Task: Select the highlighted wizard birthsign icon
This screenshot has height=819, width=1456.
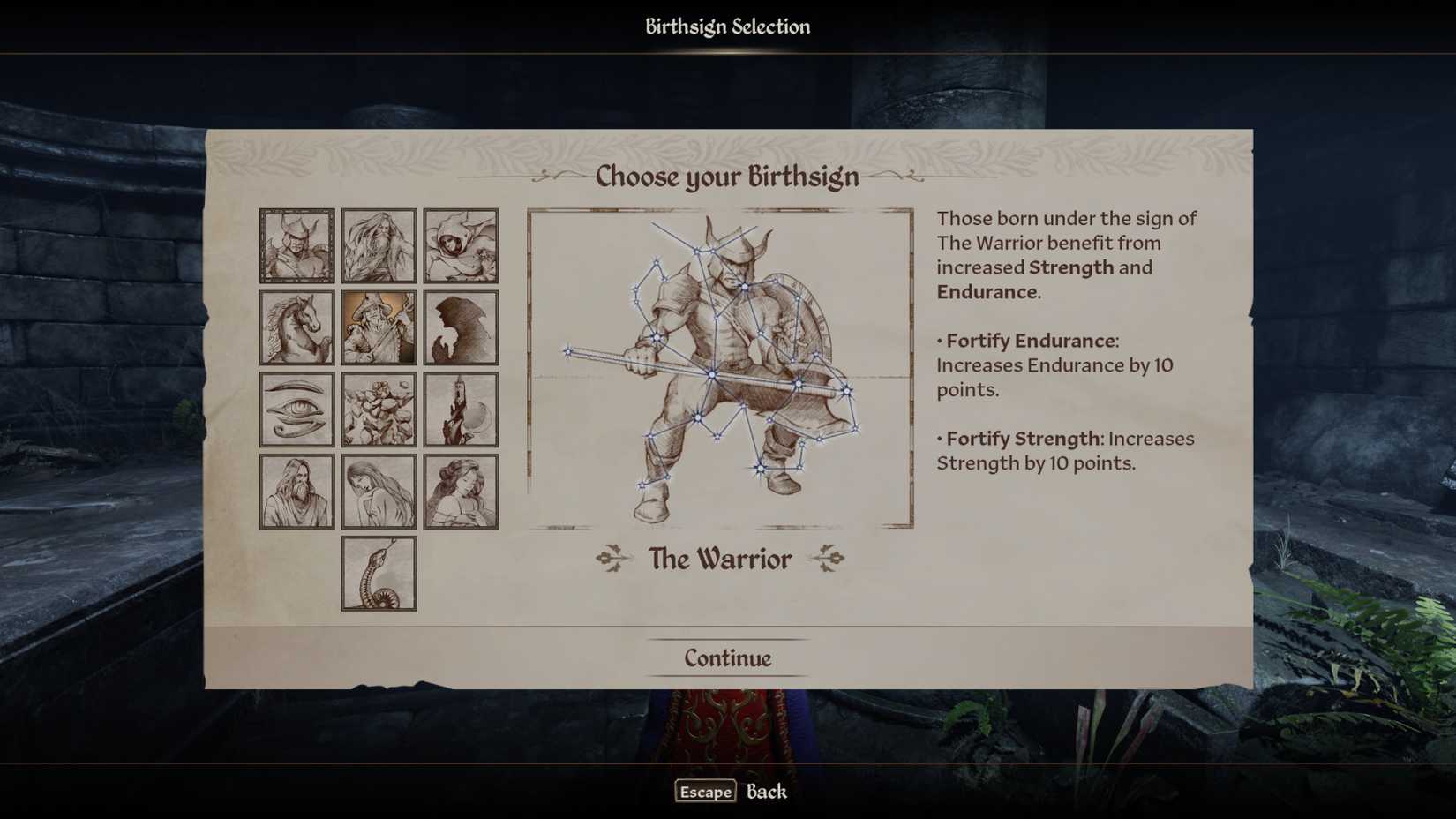Action: tap(379, 326)
